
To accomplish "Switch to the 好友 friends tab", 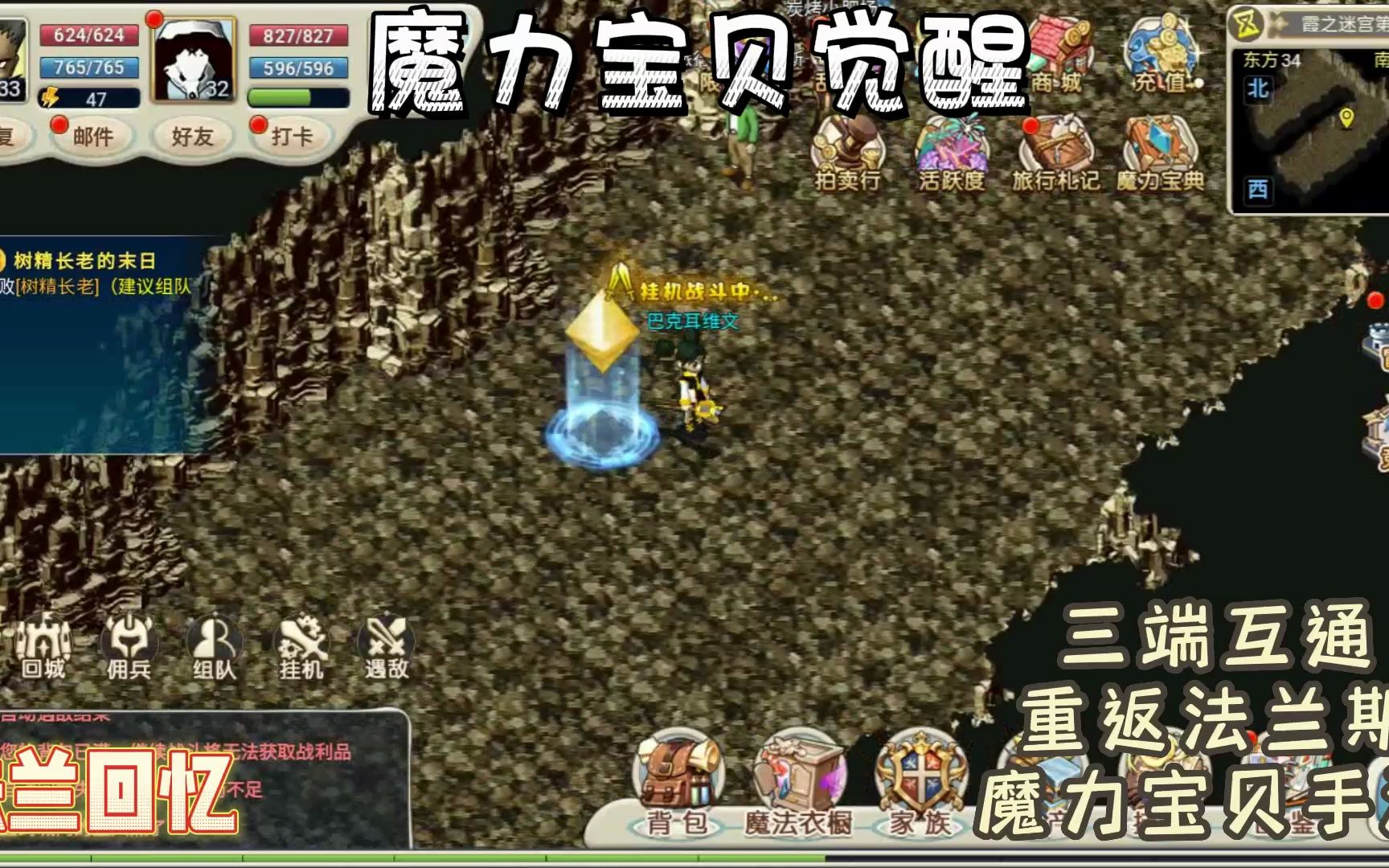I will click(191, 137).
